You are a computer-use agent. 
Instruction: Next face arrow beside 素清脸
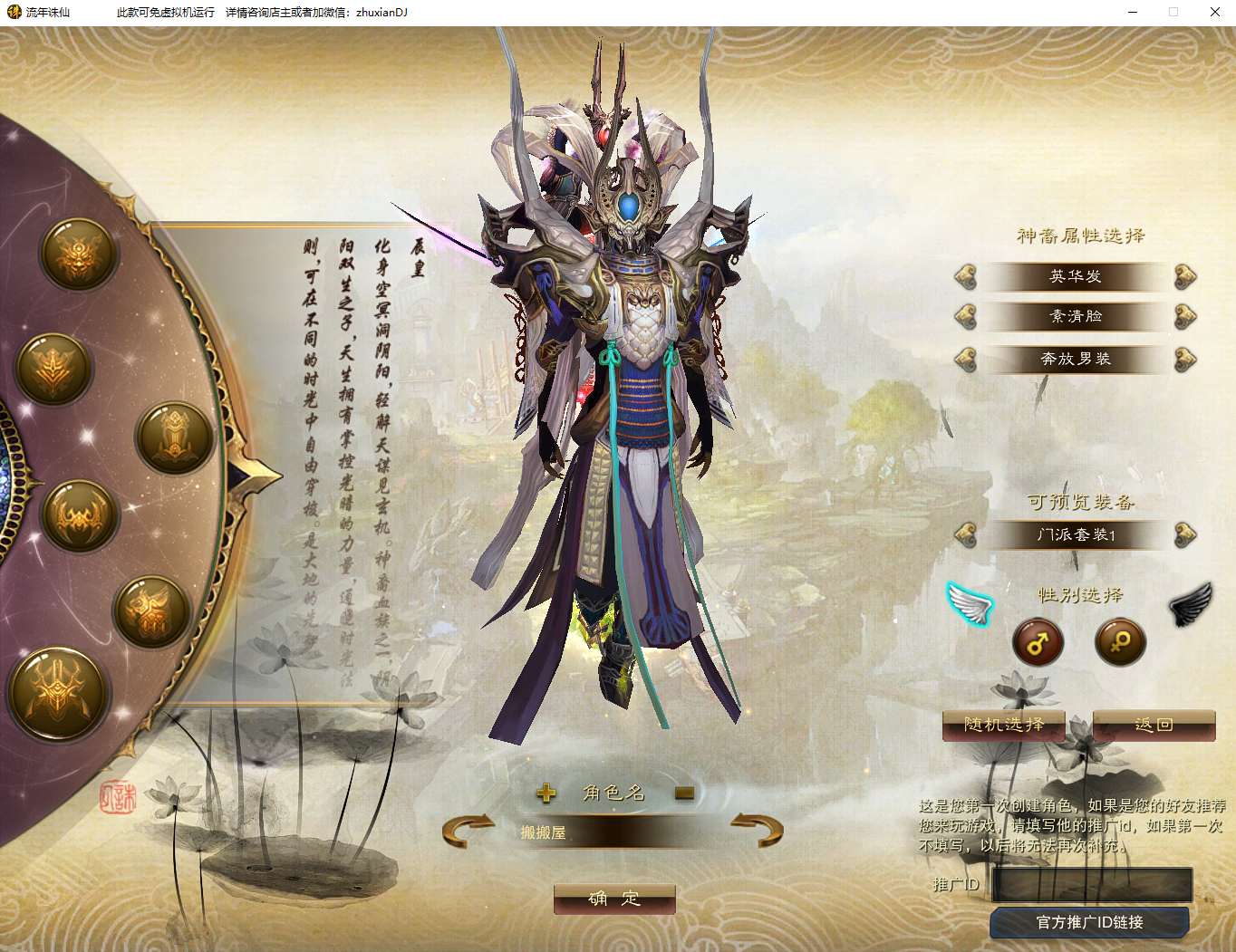1185,316
